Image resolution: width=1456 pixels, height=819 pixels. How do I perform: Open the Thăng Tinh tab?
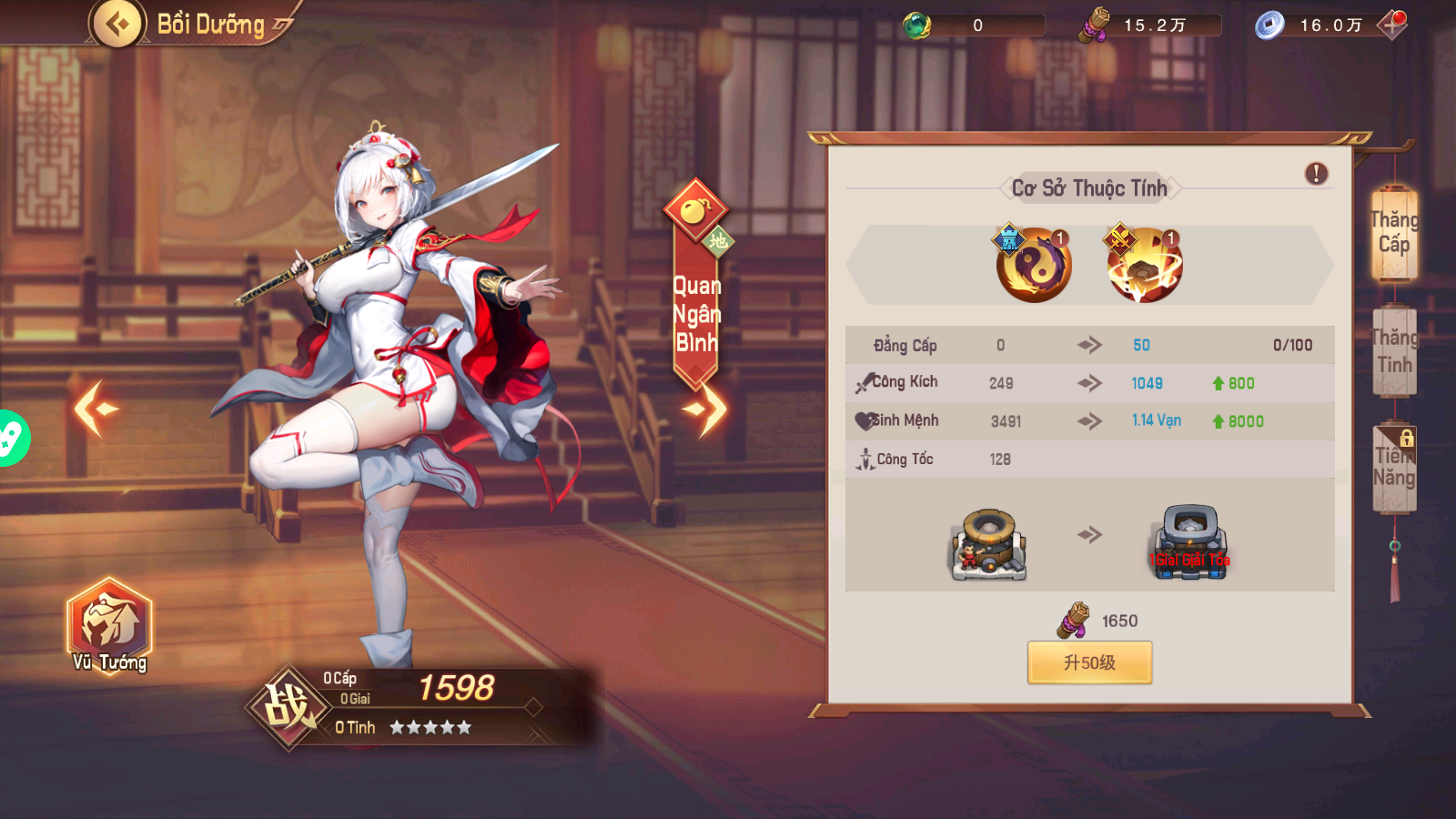pyautogui.click(x=1394, y=351)
